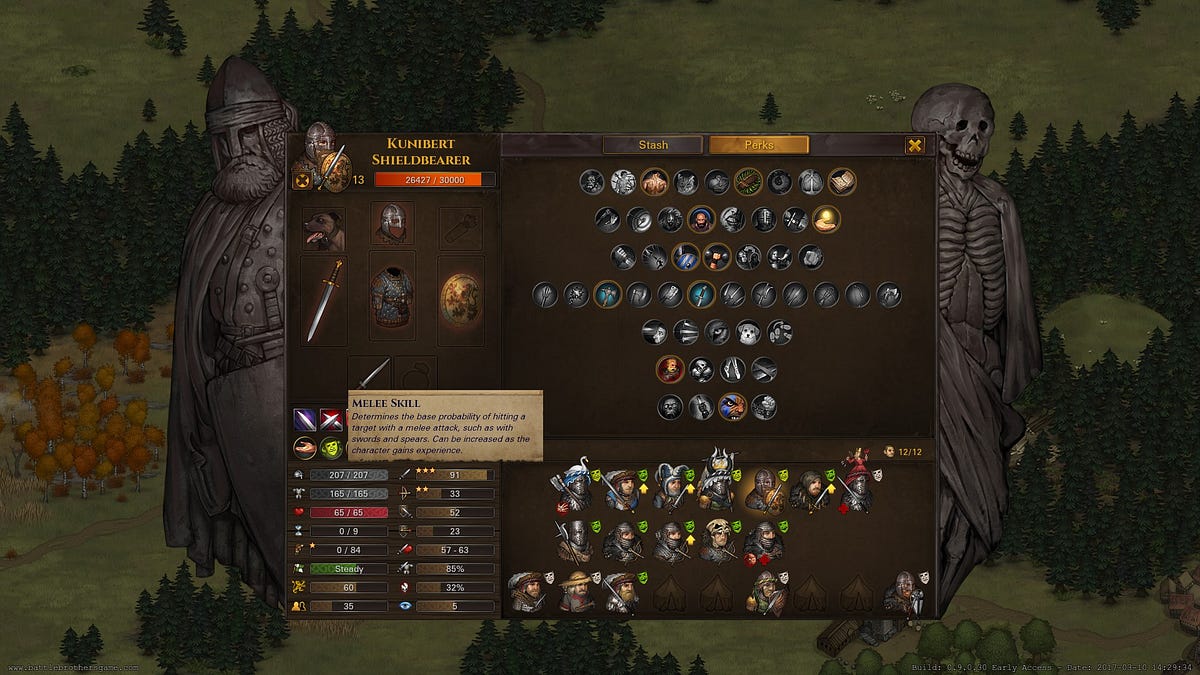Open the Perks tab

(758, 145)
